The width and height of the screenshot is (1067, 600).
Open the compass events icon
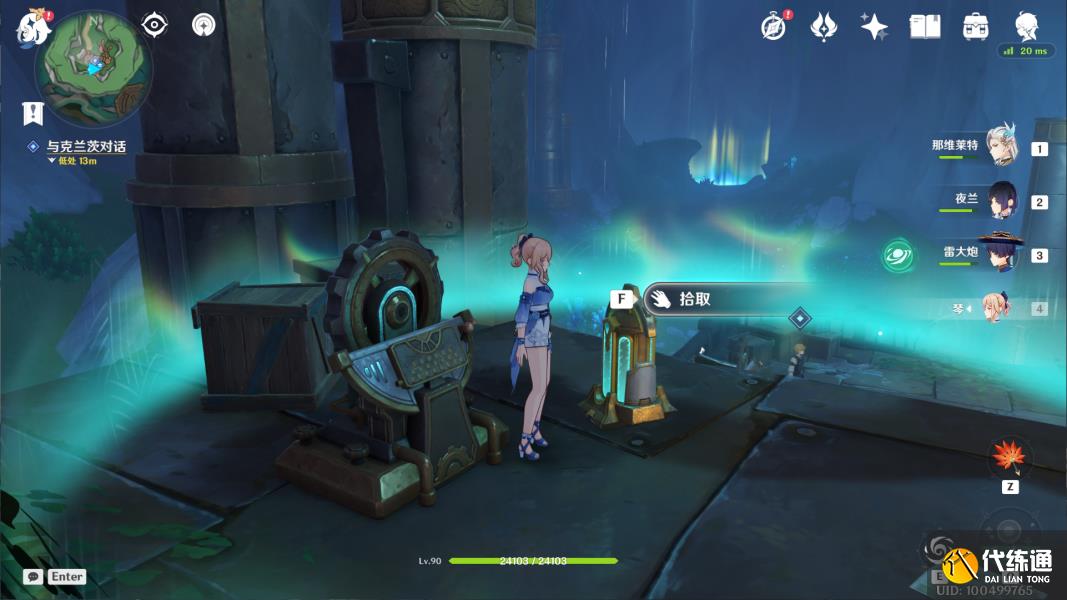(773, 27)
